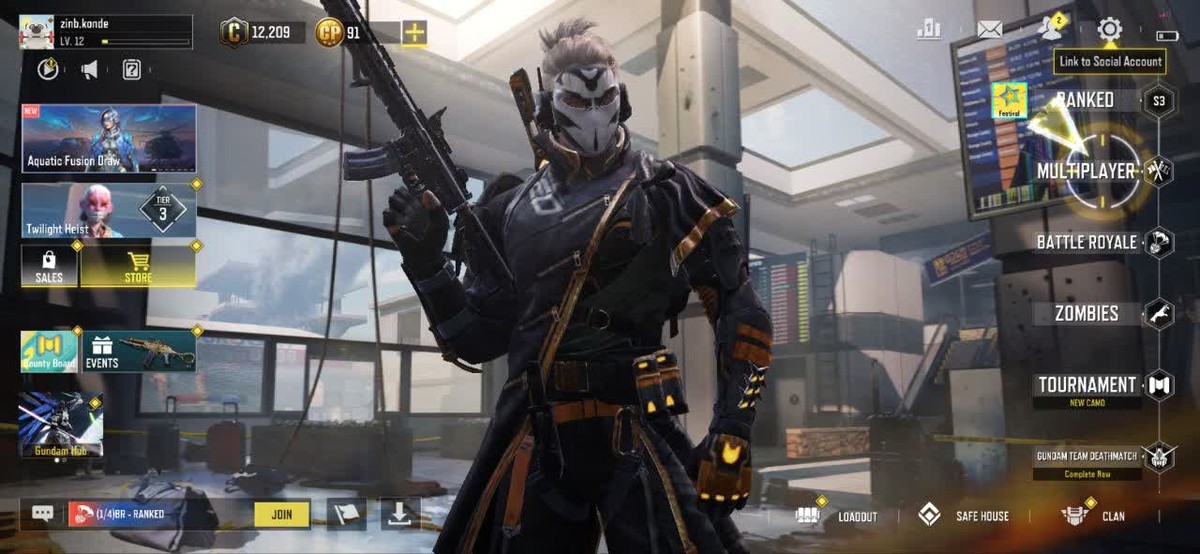
Task: Open the Store
Action: pyautogui.click(x=138, y=266)
